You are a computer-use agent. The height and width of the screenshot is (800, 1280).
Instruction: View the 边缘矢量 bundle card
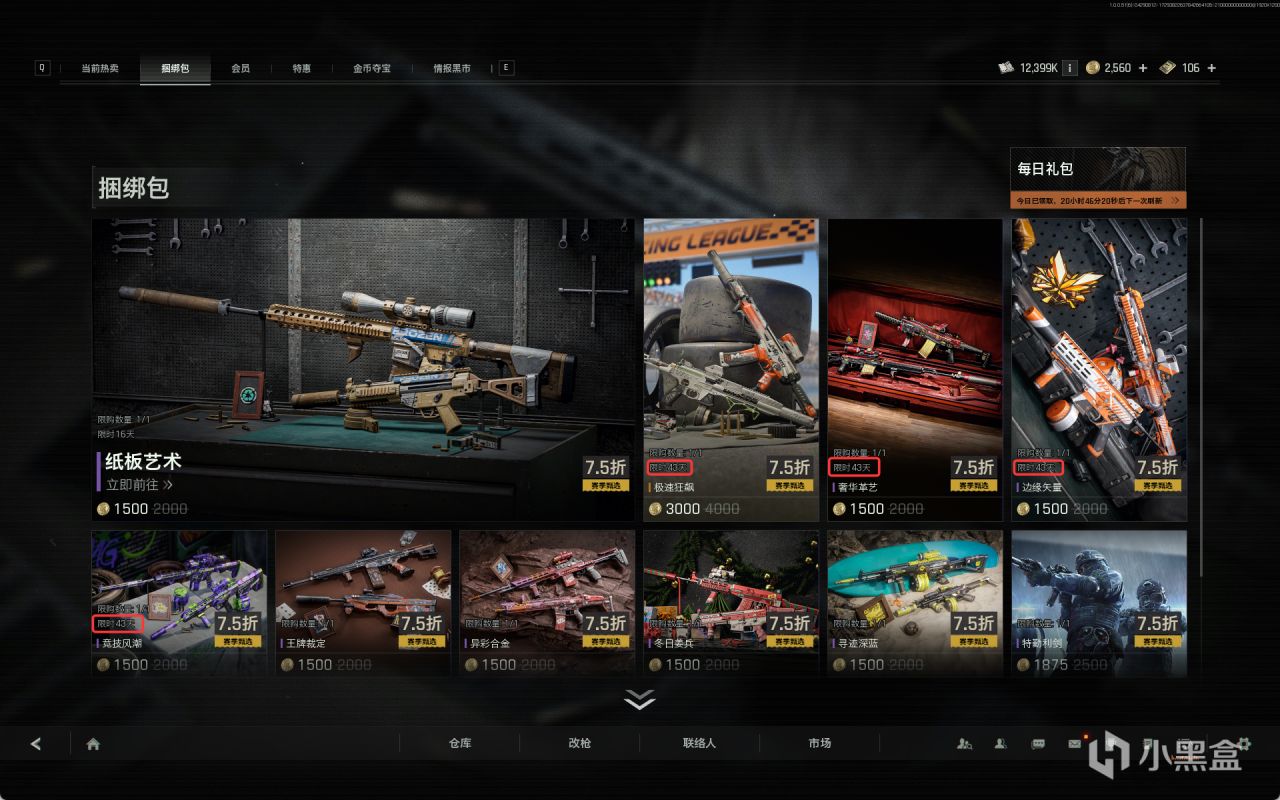pos(1099,368)
